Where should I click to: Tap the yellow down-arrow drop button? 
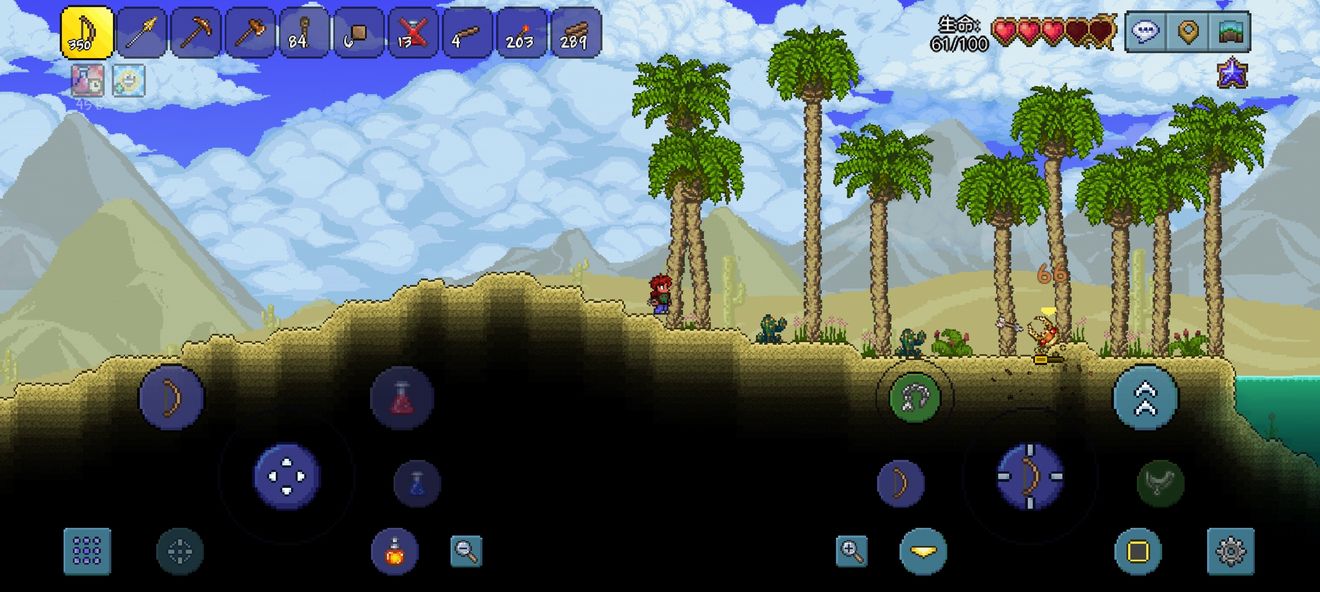click(923, 551)
